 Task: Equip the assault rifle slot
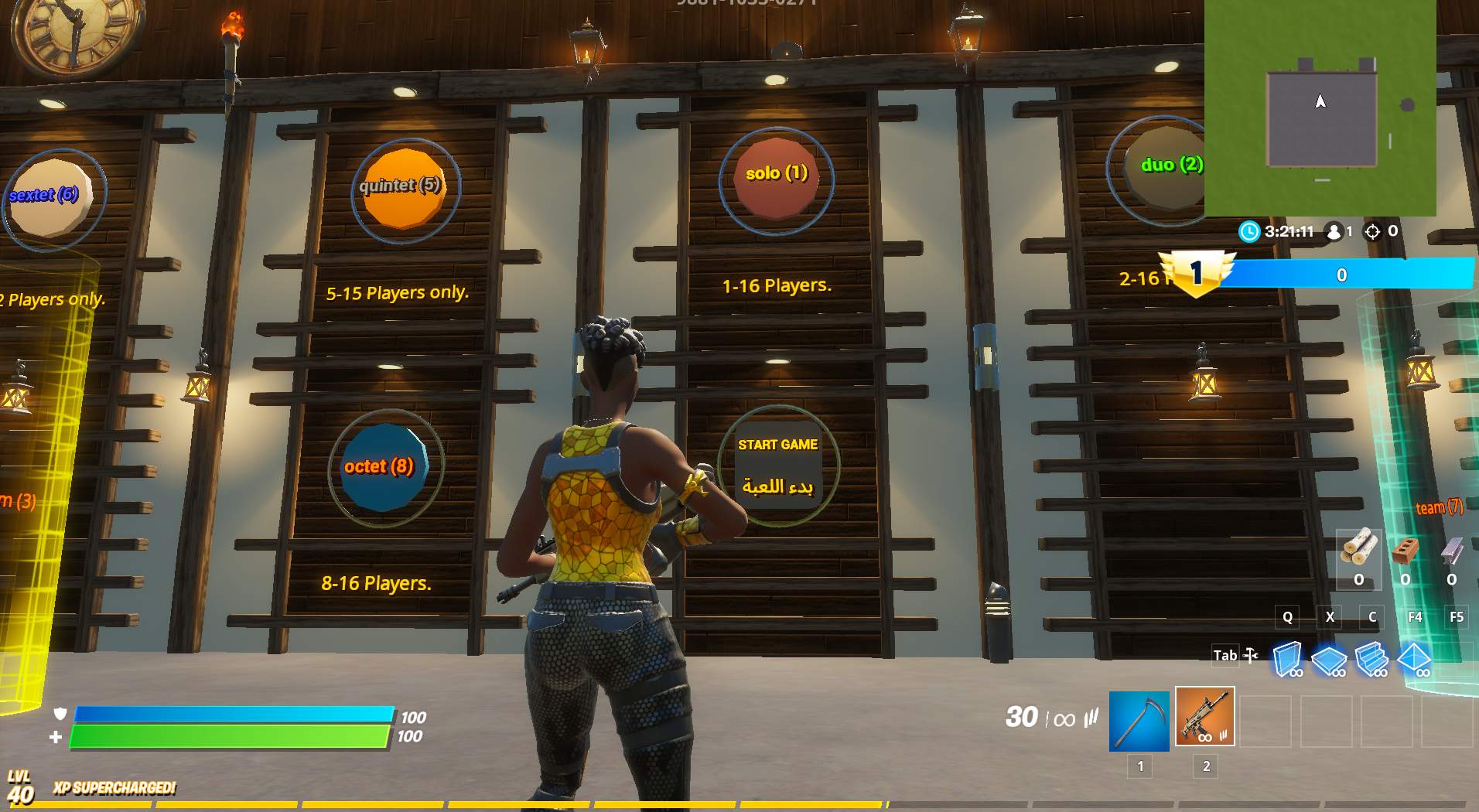1204,717
